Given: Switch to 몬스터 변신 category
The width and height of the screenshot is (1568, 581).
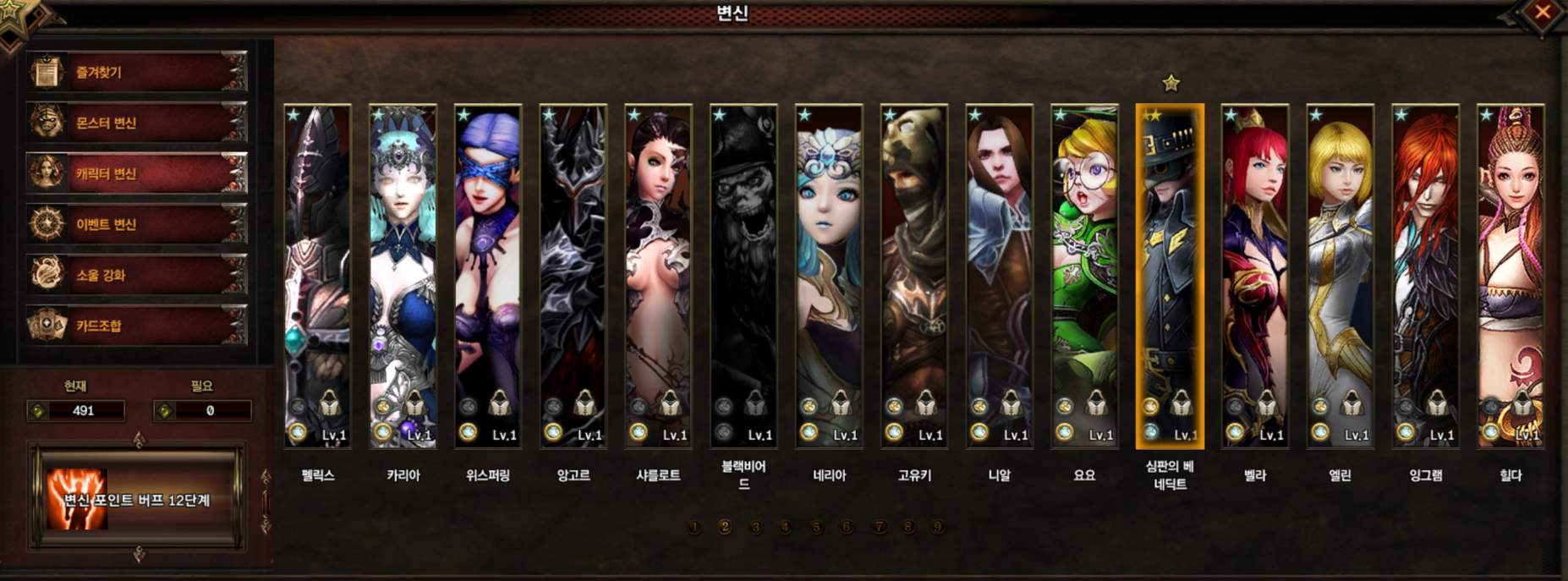Looking at the screenshot, I should [137, 123].
